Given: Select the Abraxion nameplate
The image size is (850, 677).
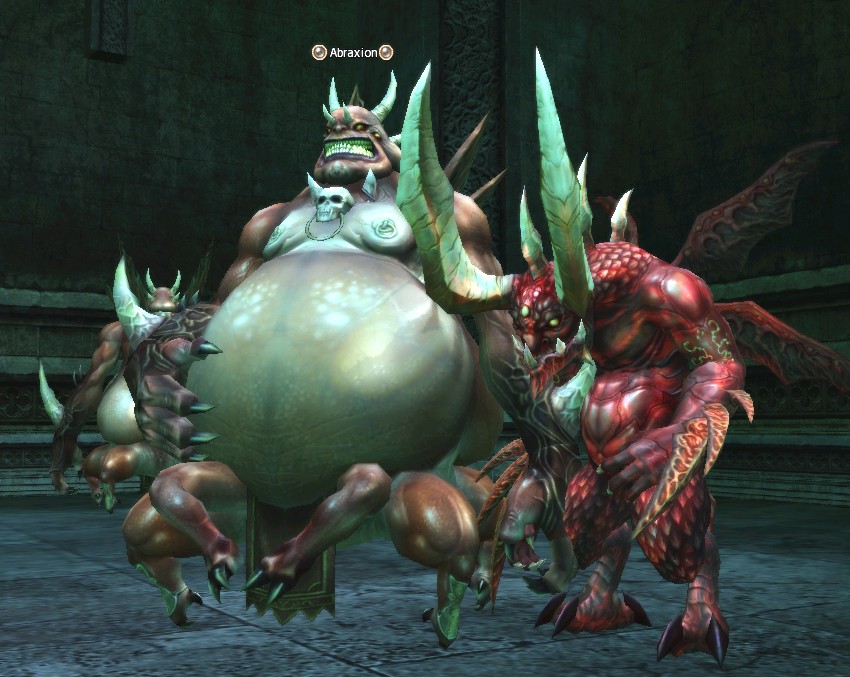Looking at the screenshot, I should point(352,53).
